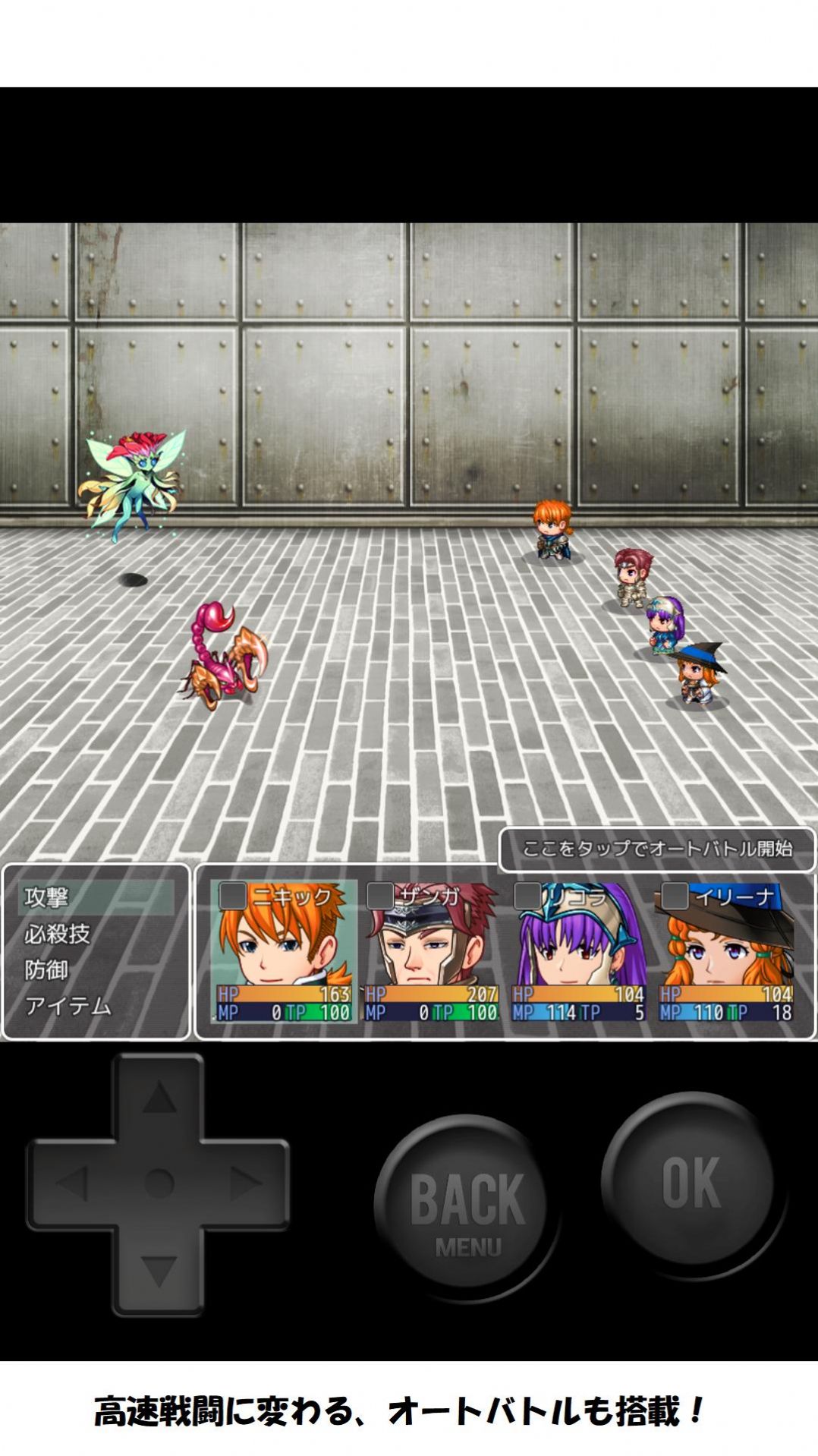
Task: Click the round OK button
Action: [691, 1182]
